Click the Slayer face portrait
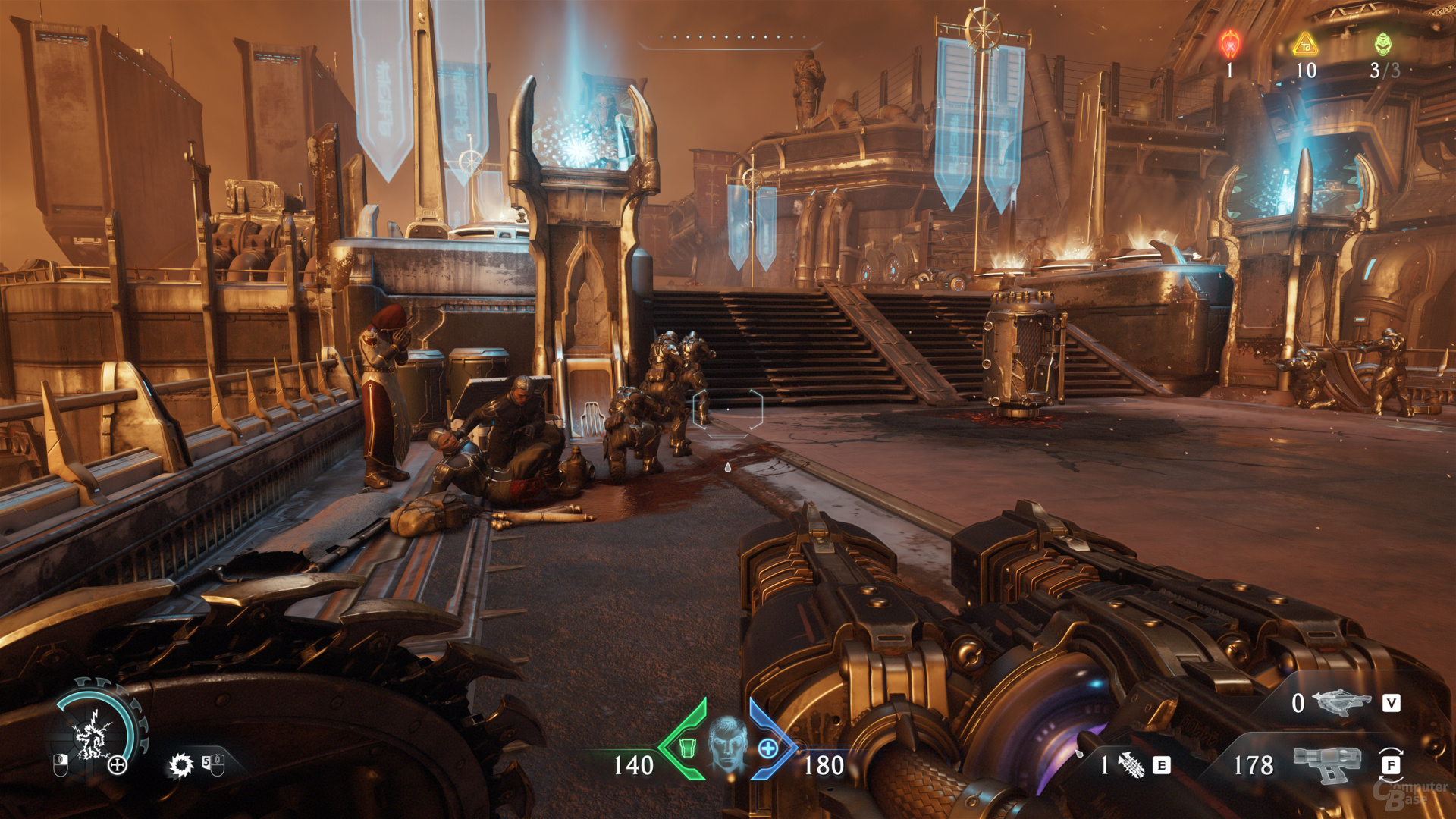 [x=727, y=744]
